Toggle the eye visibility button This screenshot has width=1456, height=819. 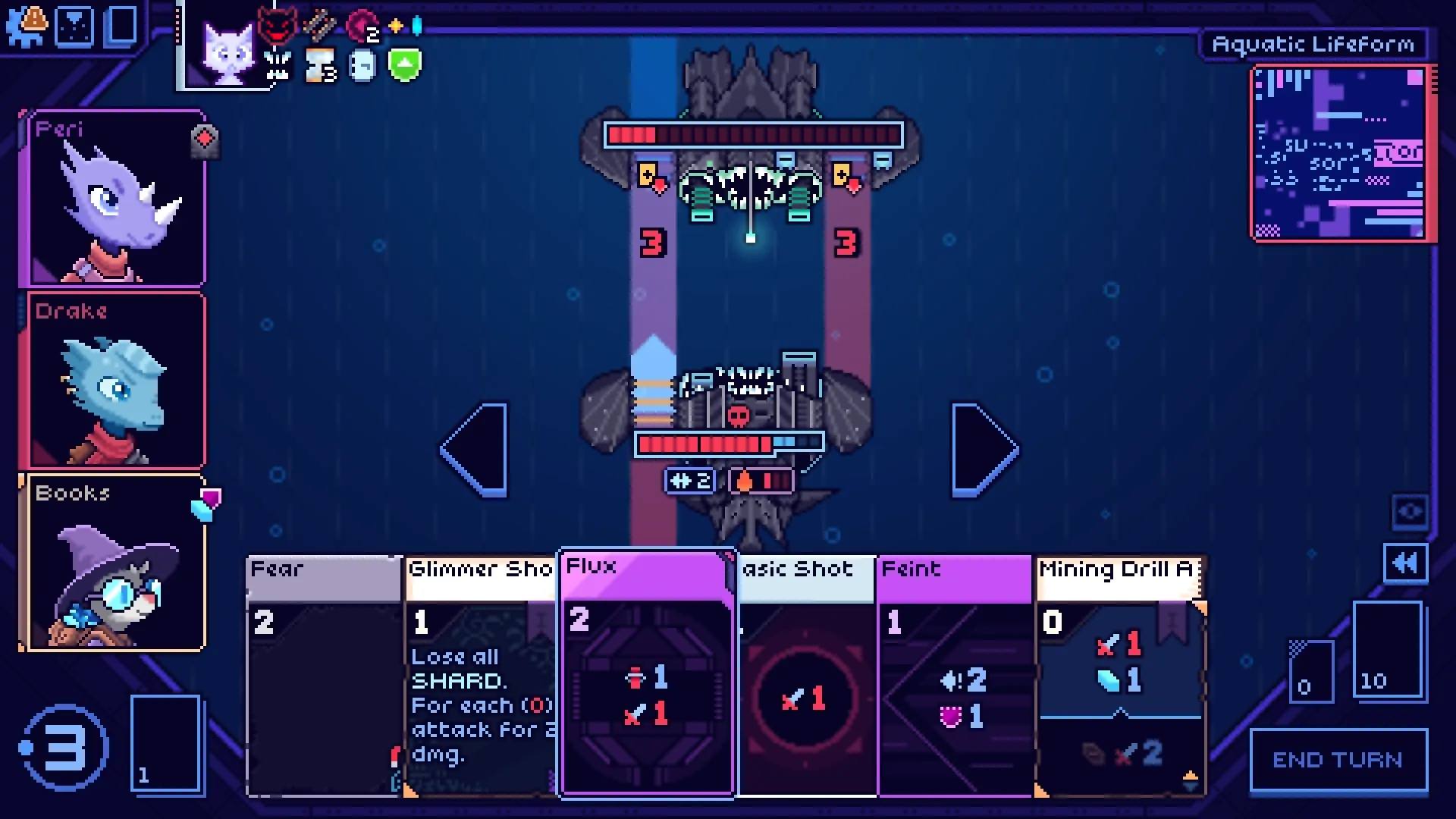point(1410,512)
